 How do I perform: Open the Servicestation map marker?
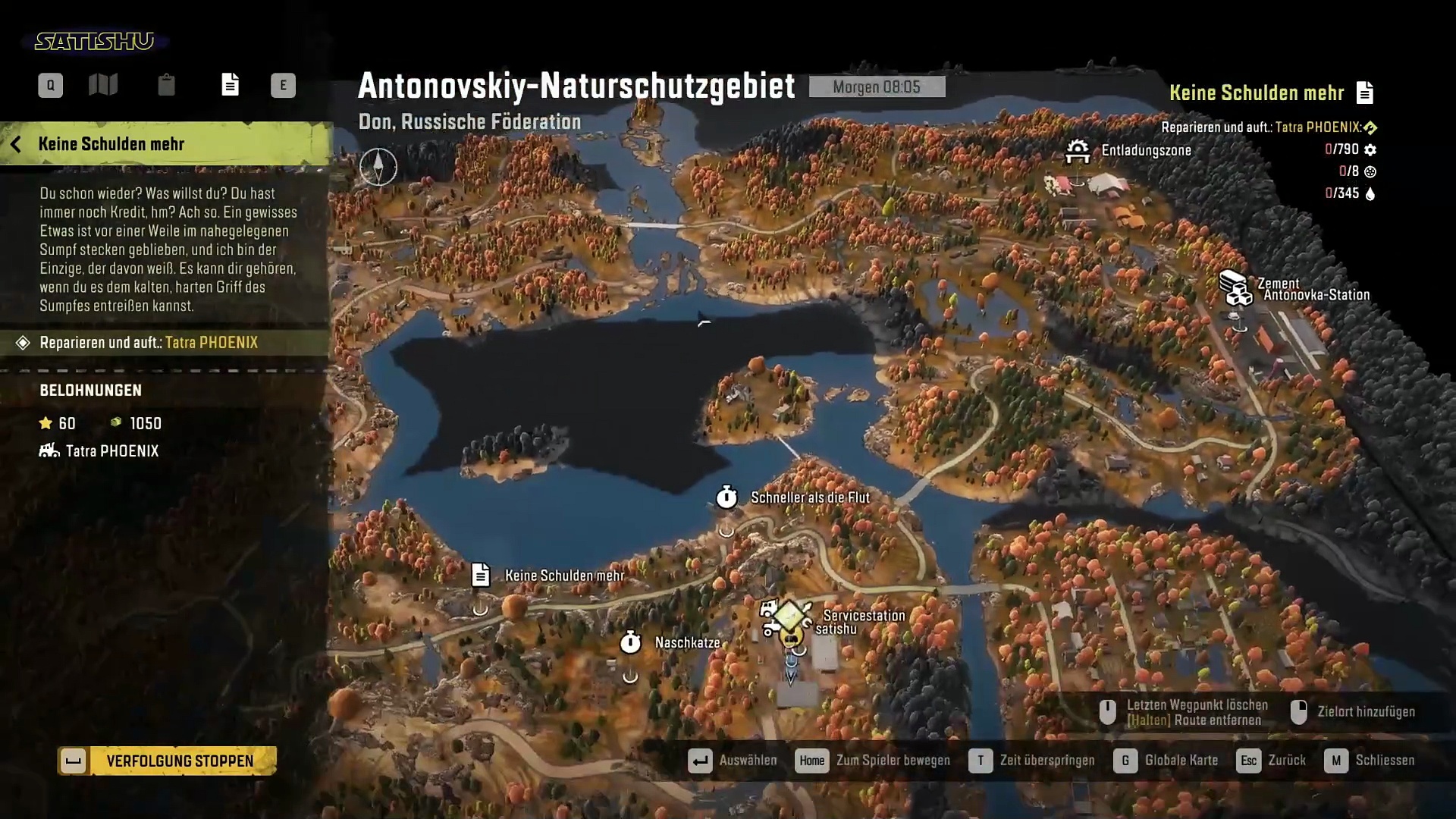(x=787, y=618)
